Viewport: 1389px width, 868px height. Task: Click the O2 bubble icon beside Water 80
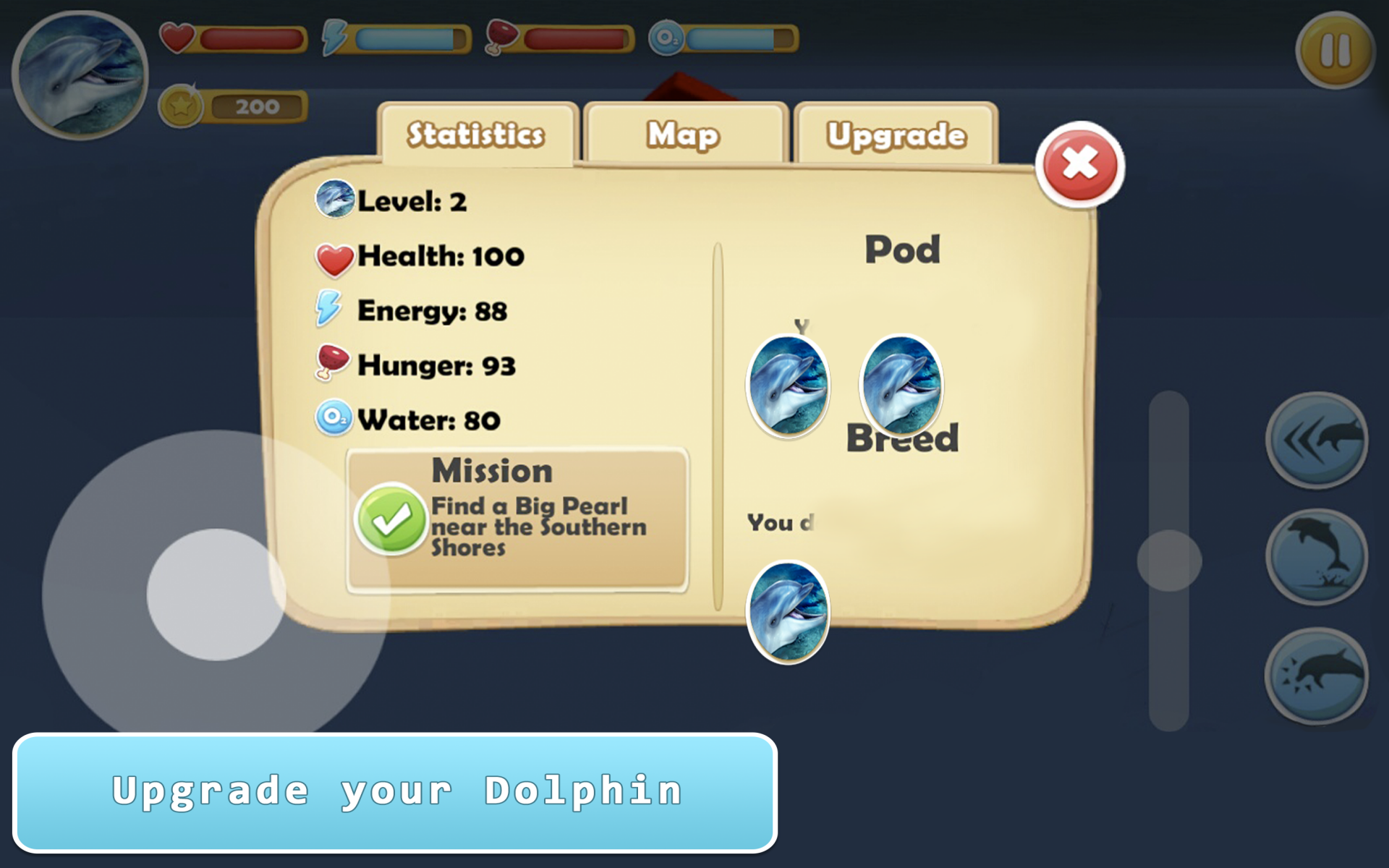coord(332,418)
